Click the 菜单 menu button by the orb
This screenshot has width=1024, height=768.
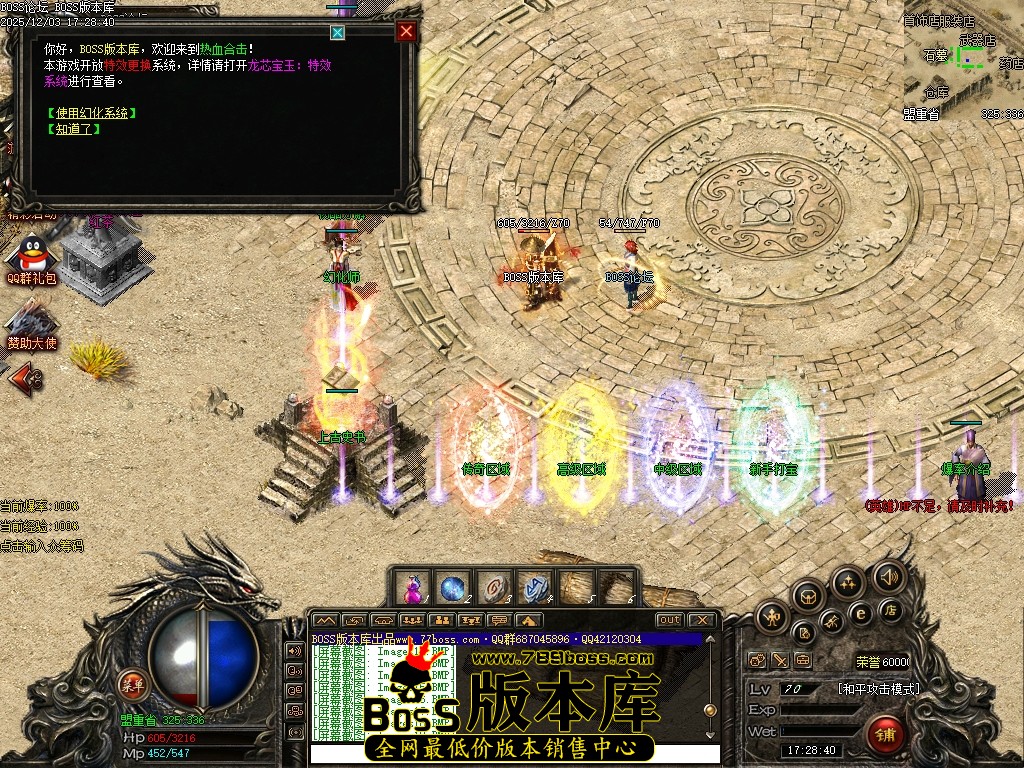(x=131, y=685)
